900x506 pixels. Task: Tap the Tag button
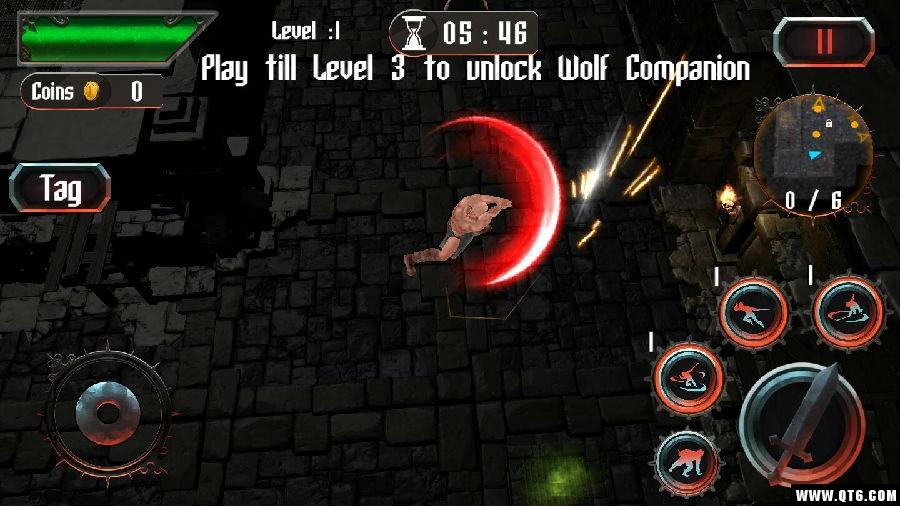(x=60, y=188)
